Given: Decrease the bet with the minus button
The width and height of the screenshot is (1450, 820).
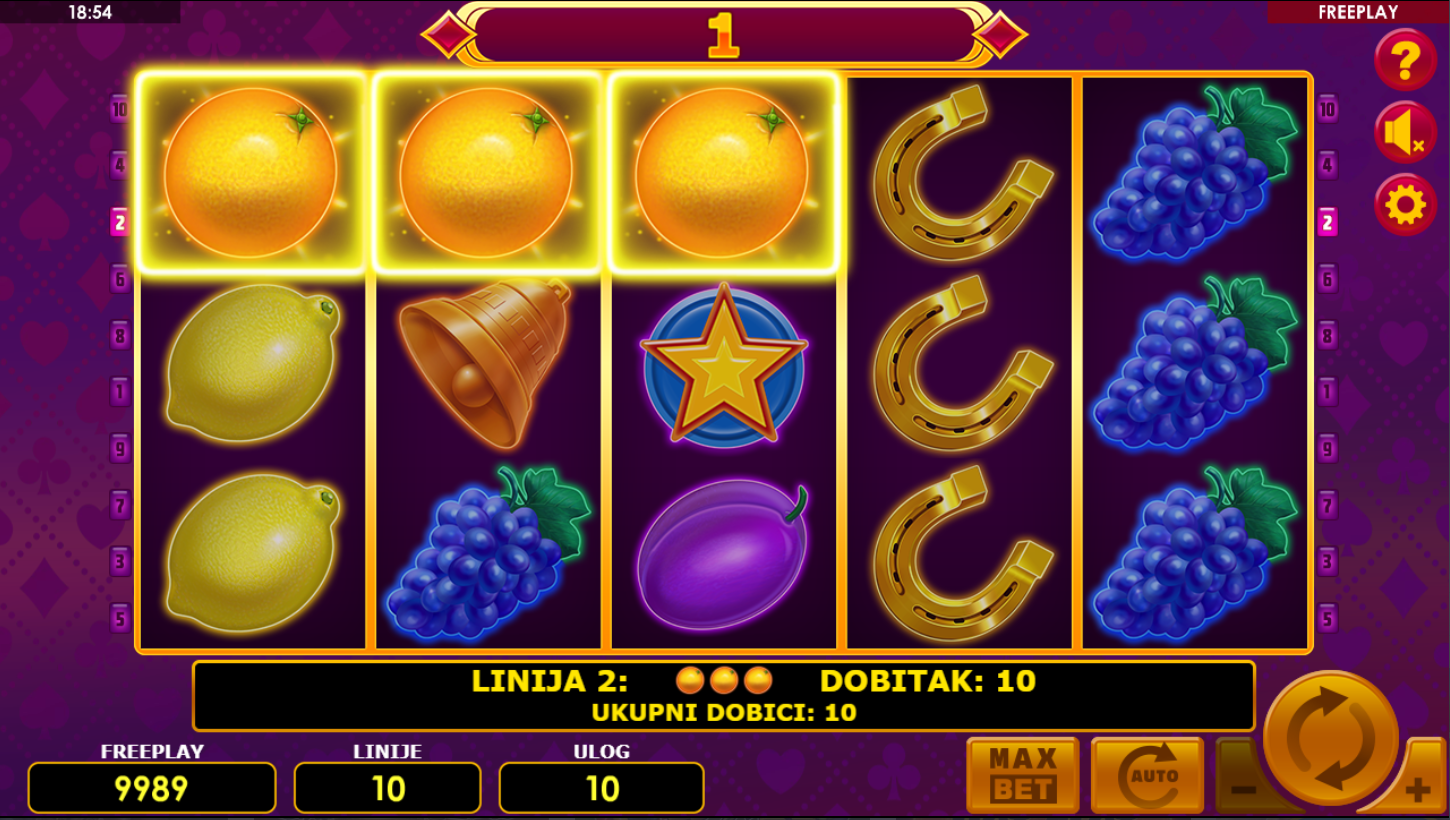Looking at the screenshot, I should [x=1240, y=787].
